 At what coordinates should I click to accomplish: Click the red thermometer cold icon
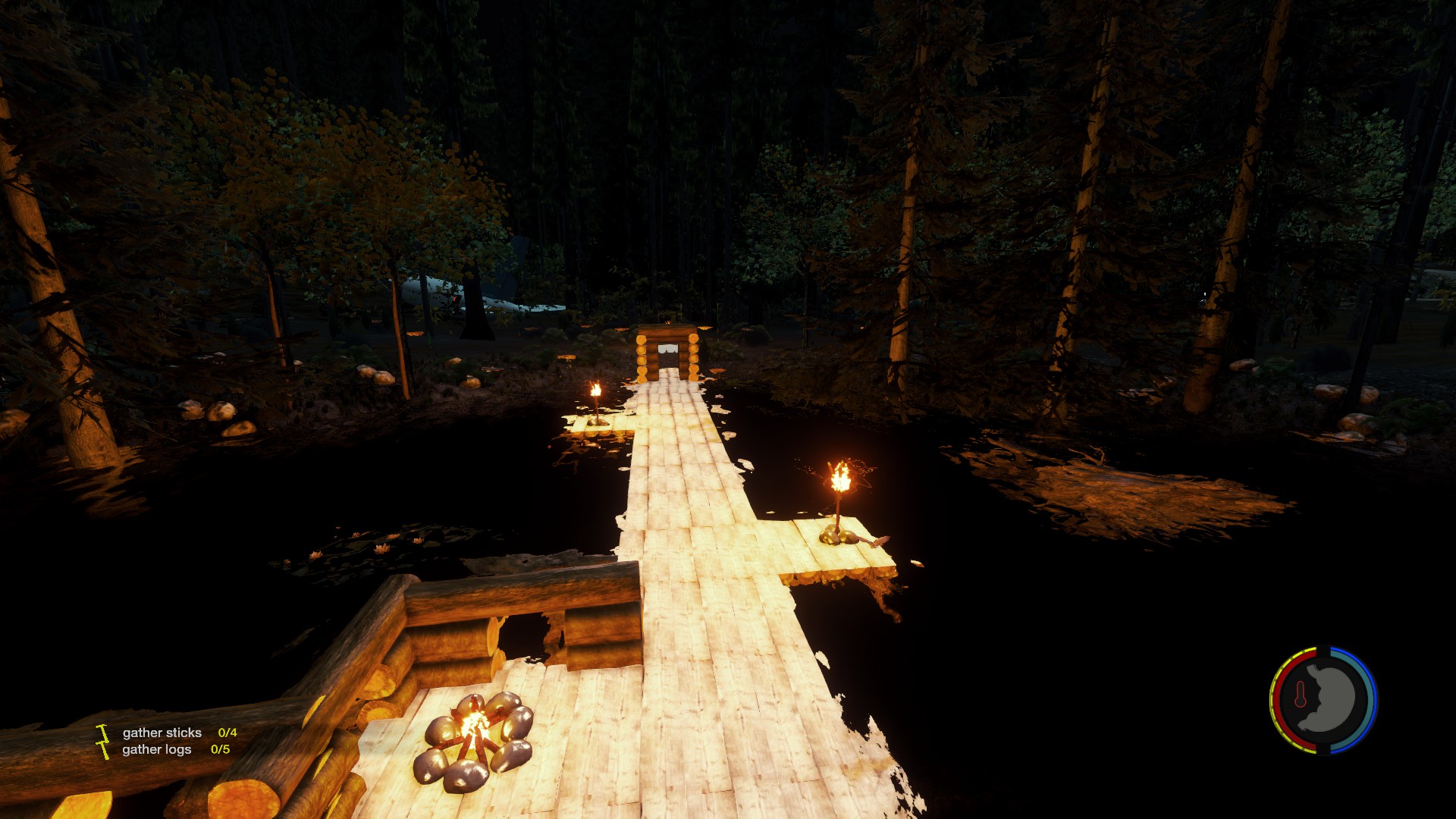1301,694
